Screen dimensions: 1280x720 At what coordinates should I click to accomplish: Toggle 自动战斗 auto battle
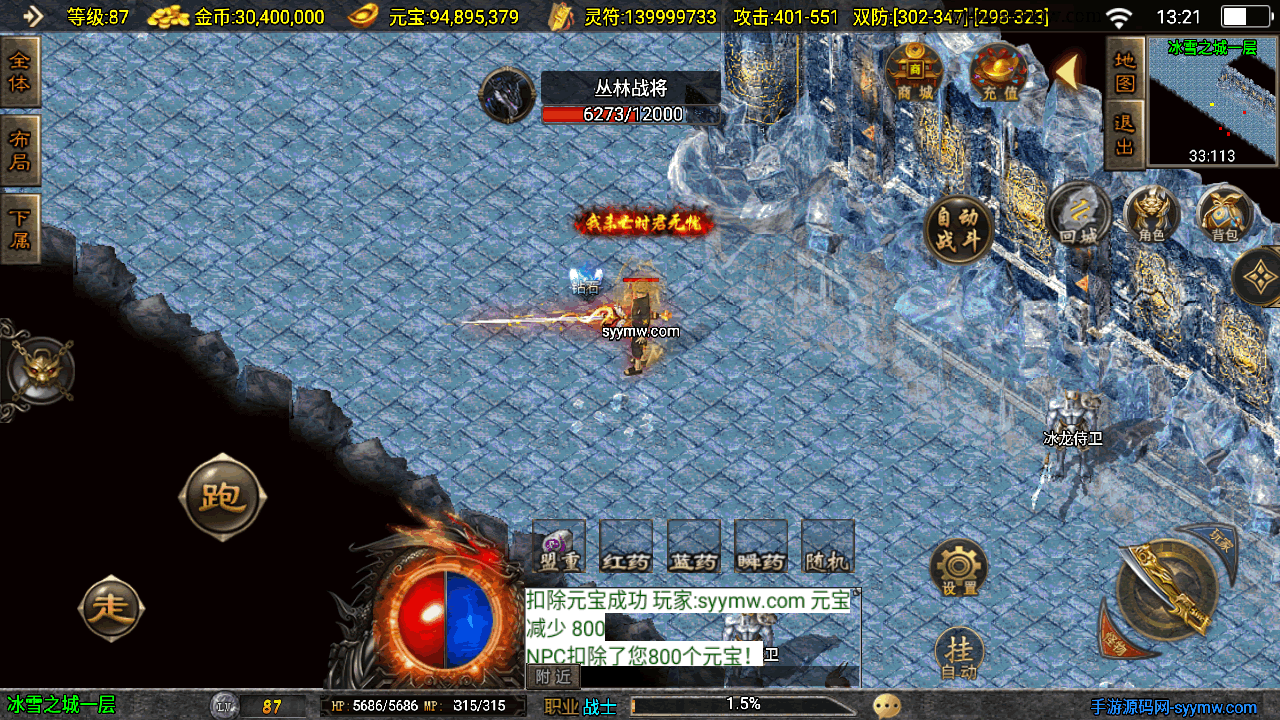[958, 229]
